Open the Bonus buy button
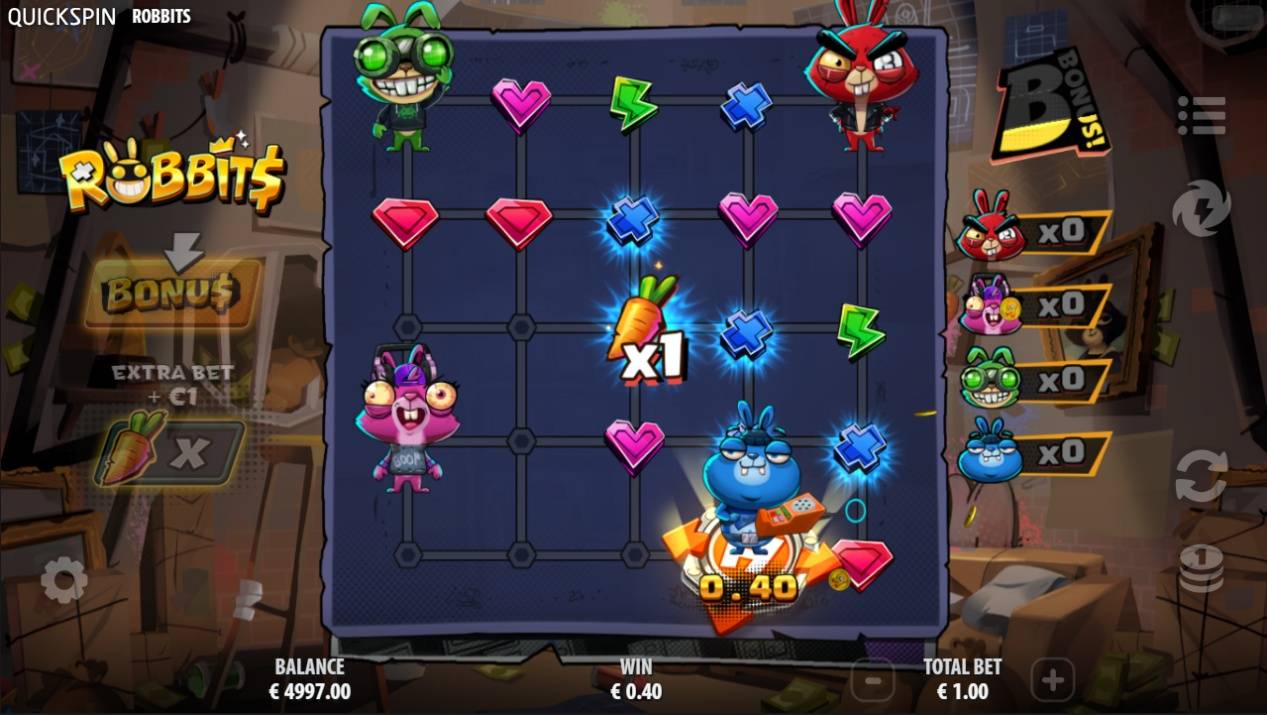 click(171, 293)
